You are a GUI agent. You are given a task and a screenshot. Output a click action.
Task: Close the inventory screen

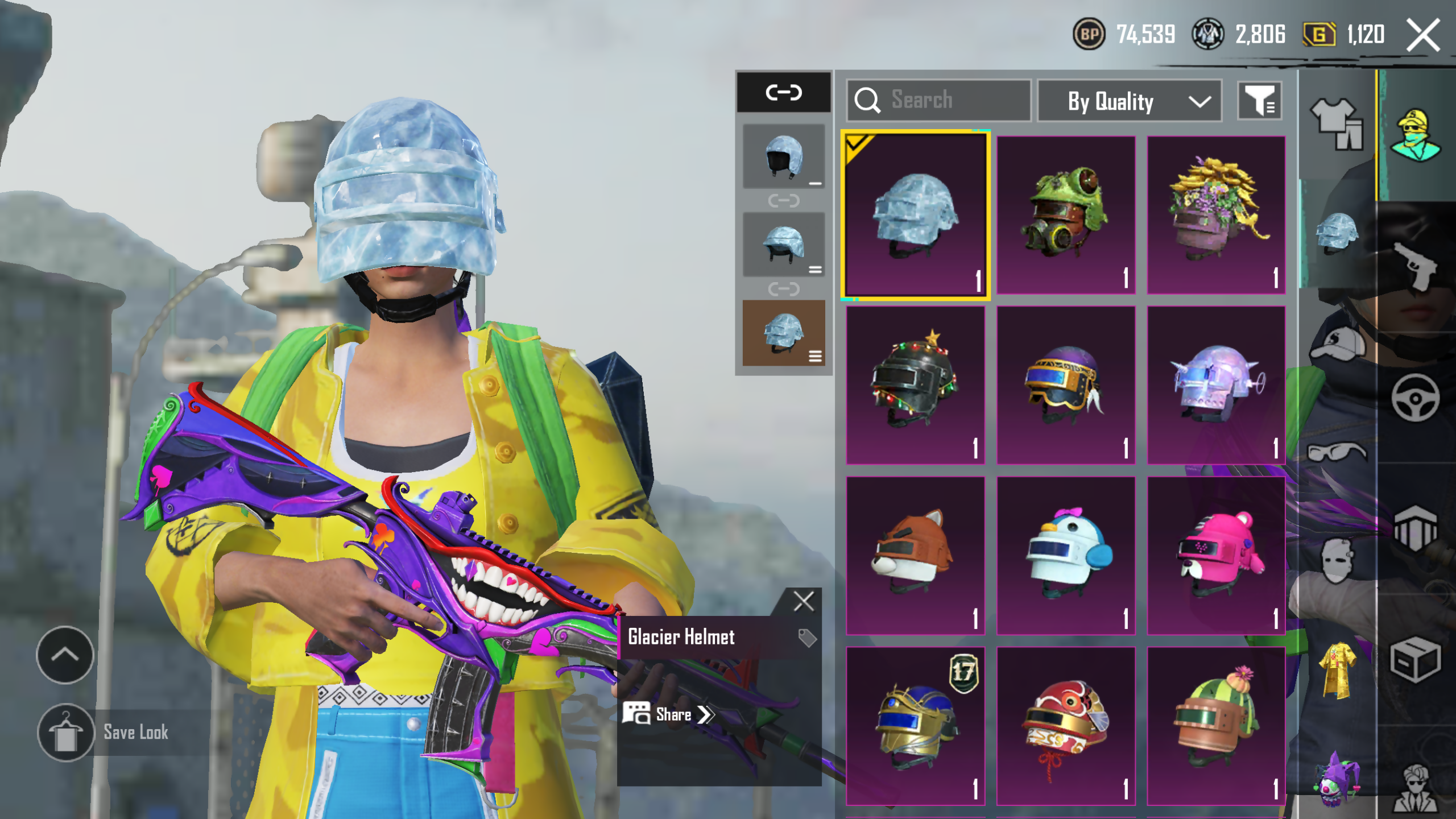coord(1422,35)
